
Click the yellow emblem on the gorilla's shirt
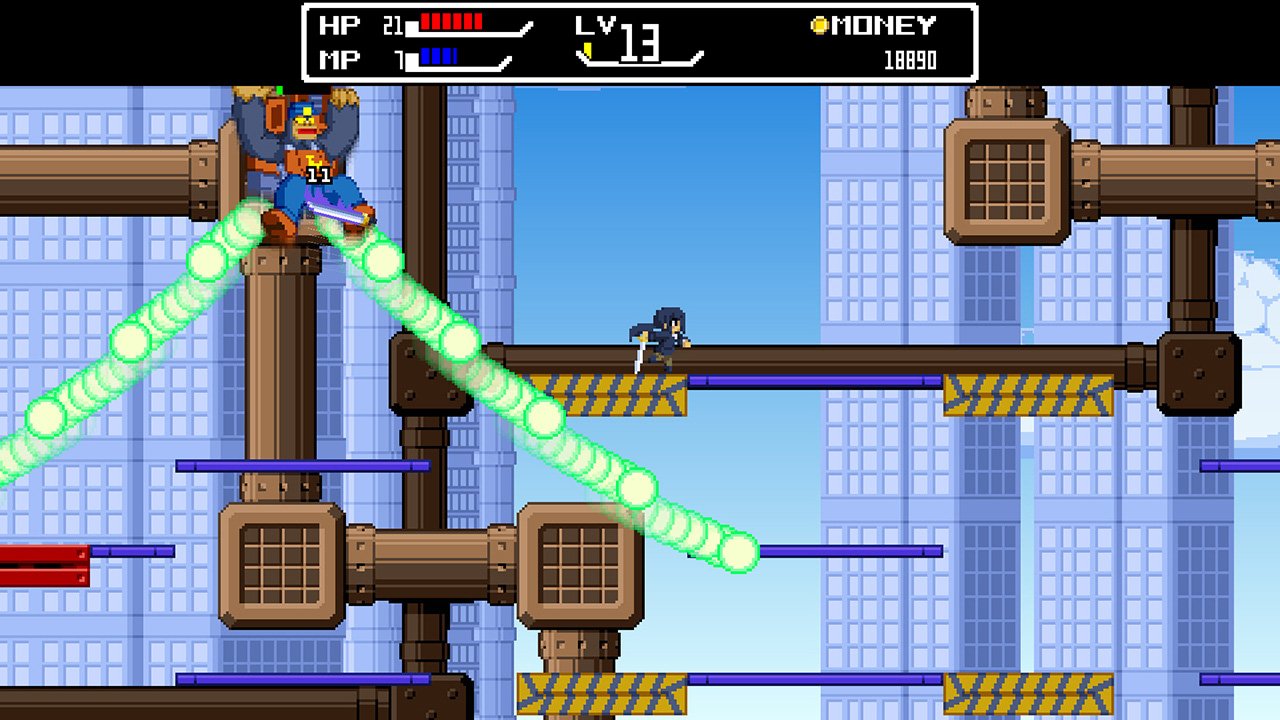click(x=313, y=162)
